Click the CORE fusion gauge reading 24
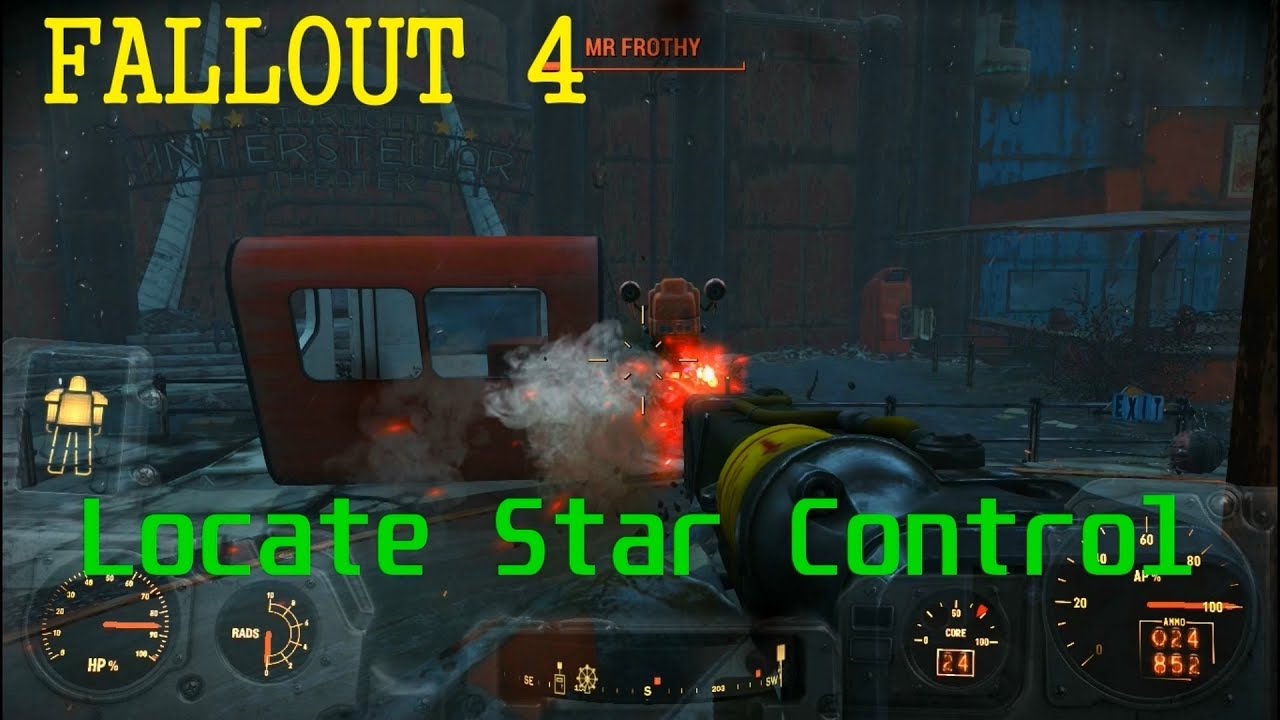Screen dimensions: 1280x720 point(957,651)
